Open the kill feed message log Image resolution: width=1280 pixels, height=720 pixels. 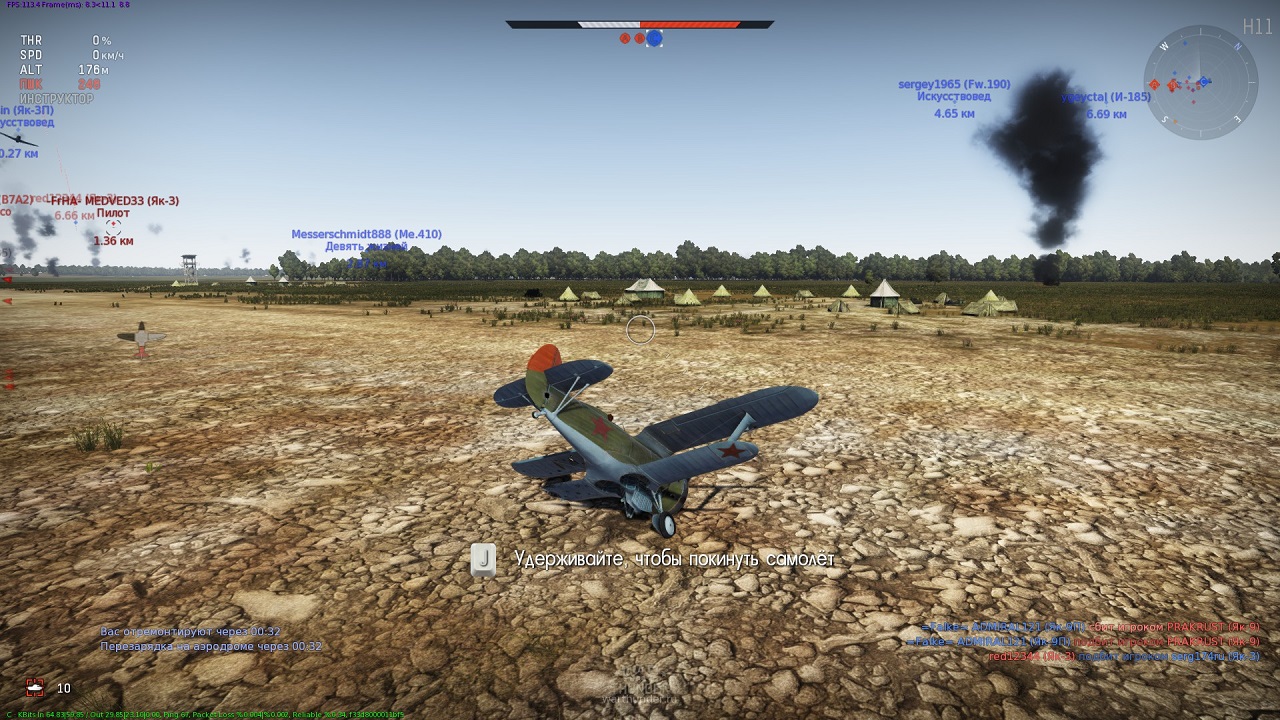click(x=1082, y=641)
